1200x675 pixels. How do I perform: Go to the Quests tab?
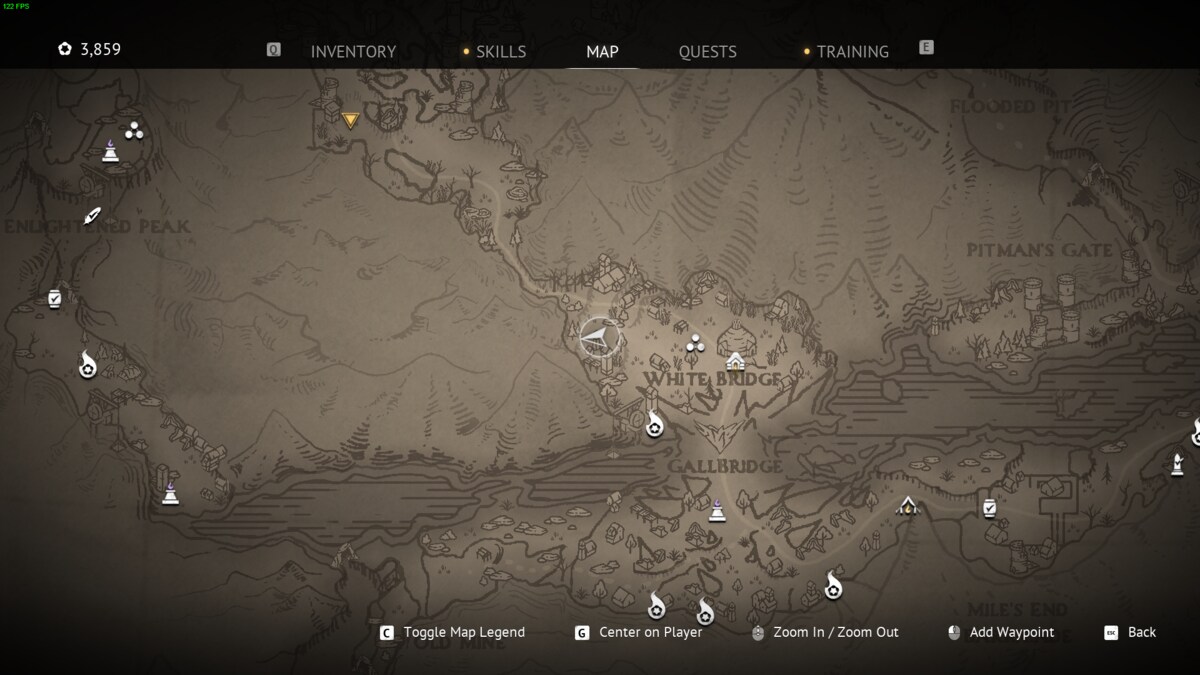coord(707,52)
